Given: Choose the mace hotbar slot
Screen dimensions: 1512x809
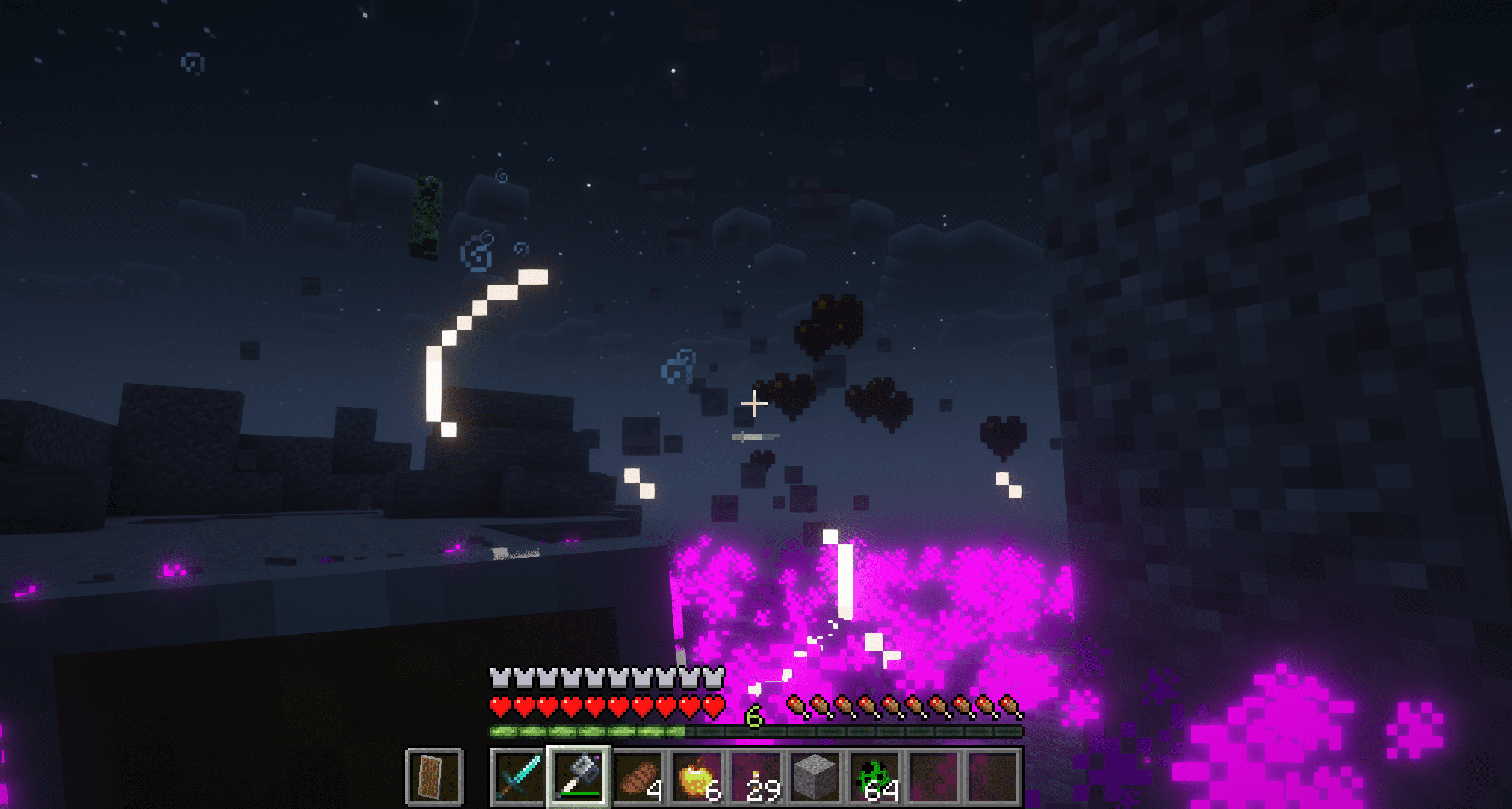Looking at the screenshot, I should [x=579, y=776].
